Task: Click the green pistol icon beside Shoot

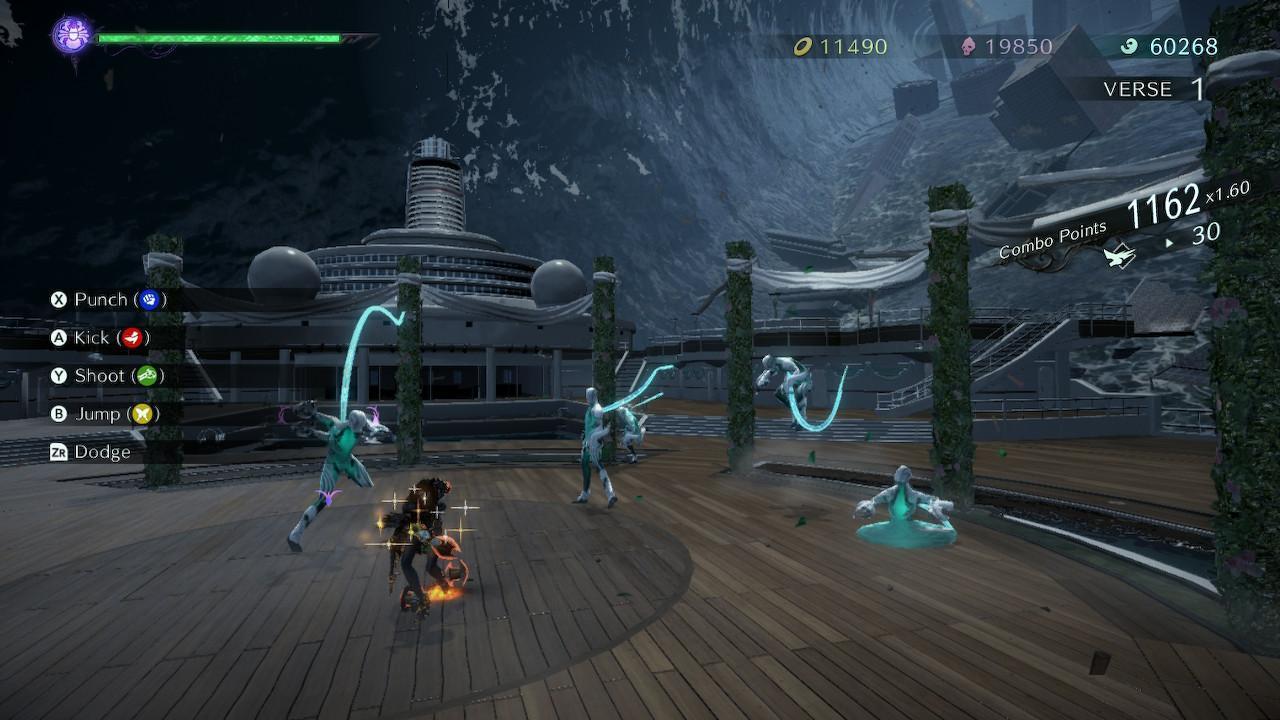Action: point(145,376)
